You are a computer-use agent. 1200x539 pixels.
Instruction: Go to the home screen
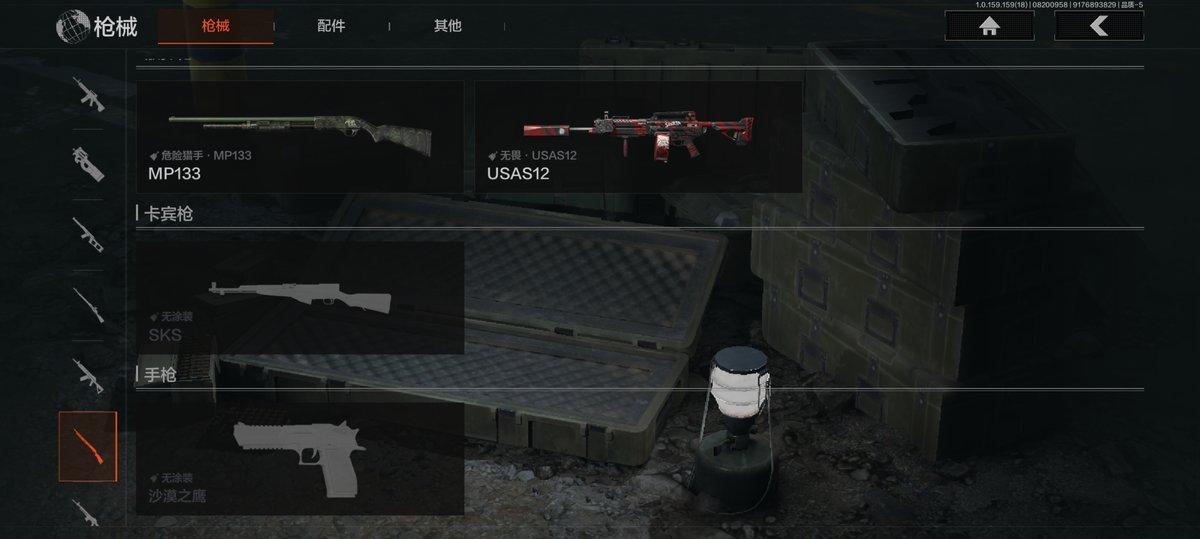990,26
